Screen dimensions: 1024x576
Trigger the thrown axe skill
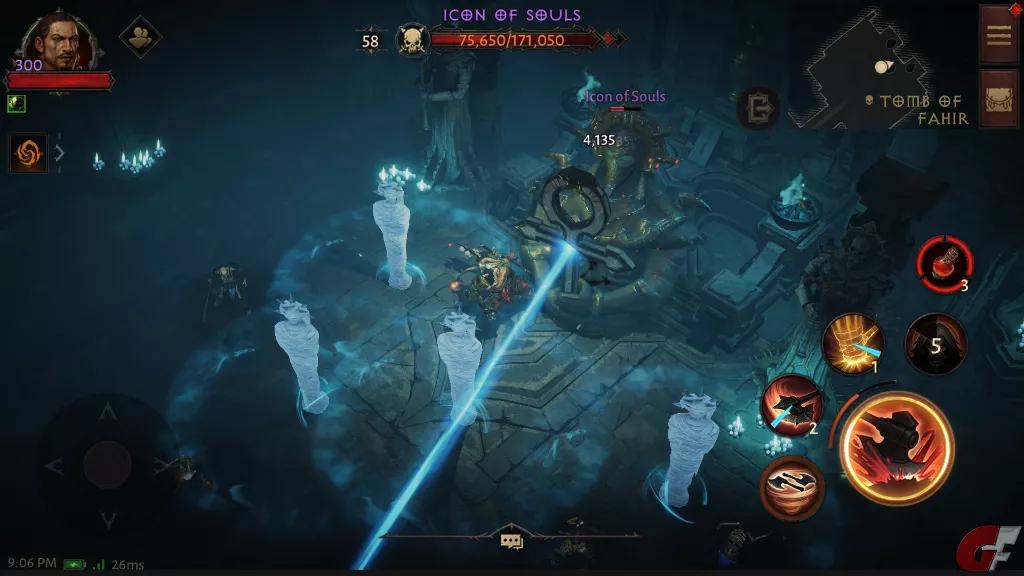[792, 406]
